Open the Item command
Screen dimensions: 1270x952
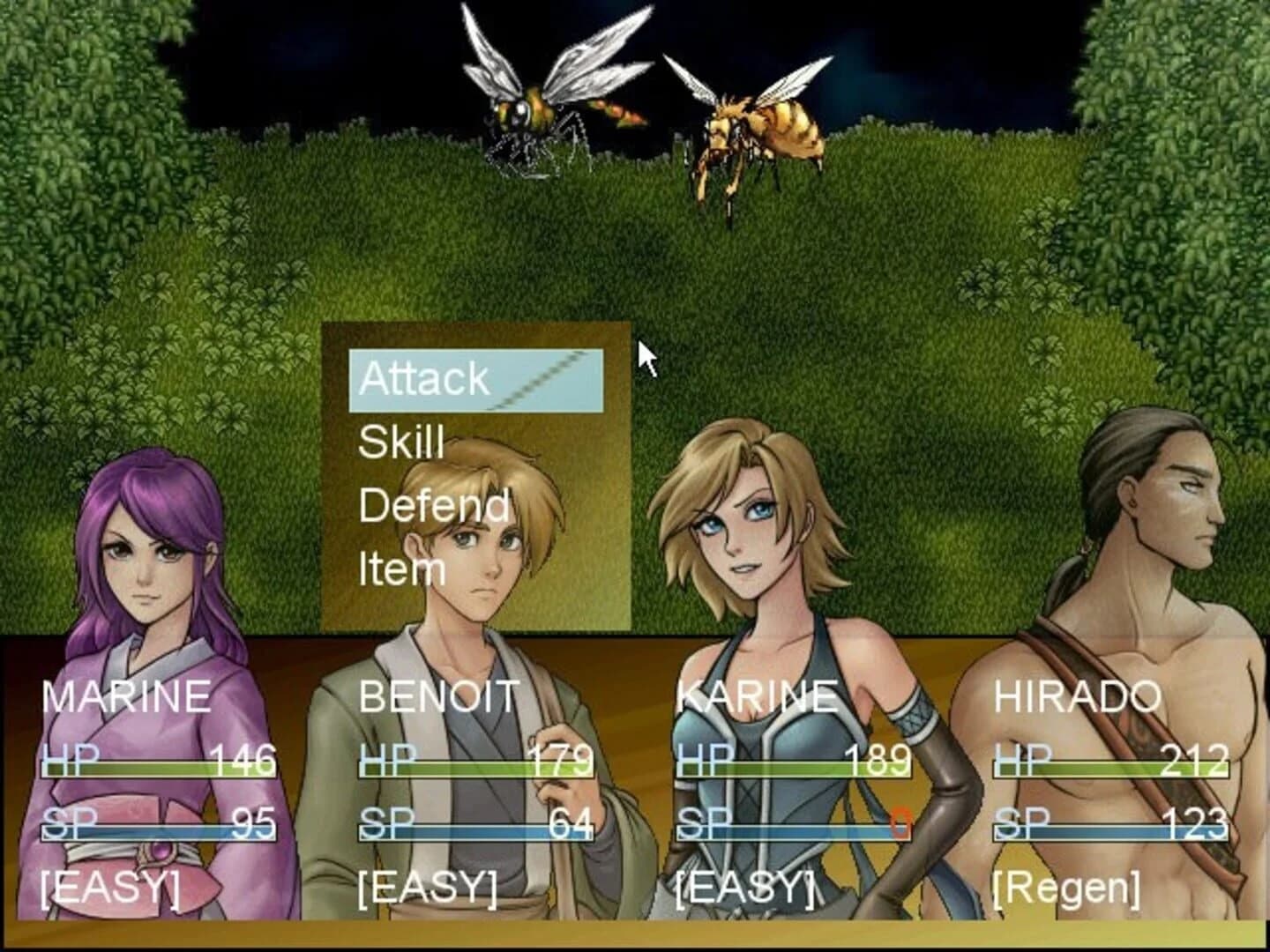(x=401, y=569)
